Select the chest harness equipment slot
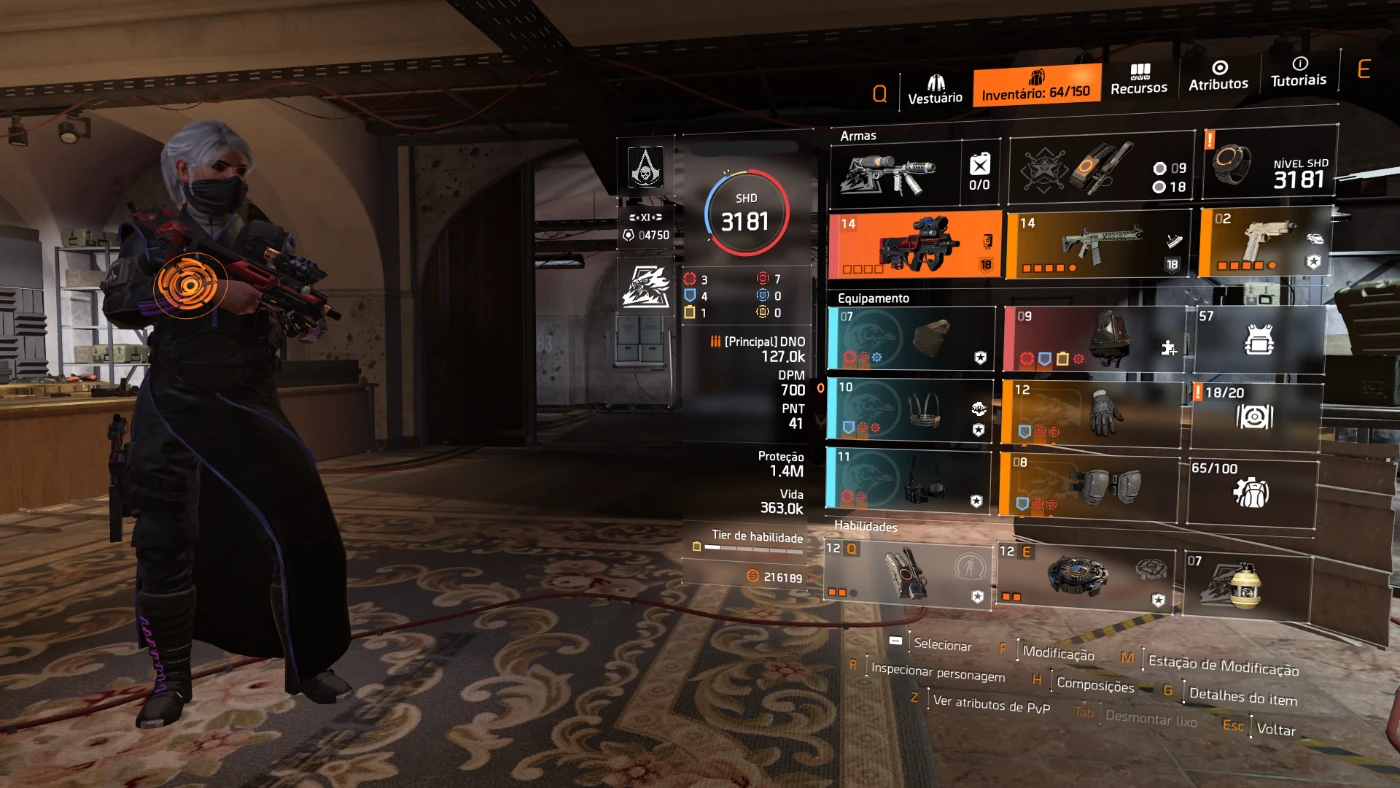 pyautogui.click(x=910, y=410)
